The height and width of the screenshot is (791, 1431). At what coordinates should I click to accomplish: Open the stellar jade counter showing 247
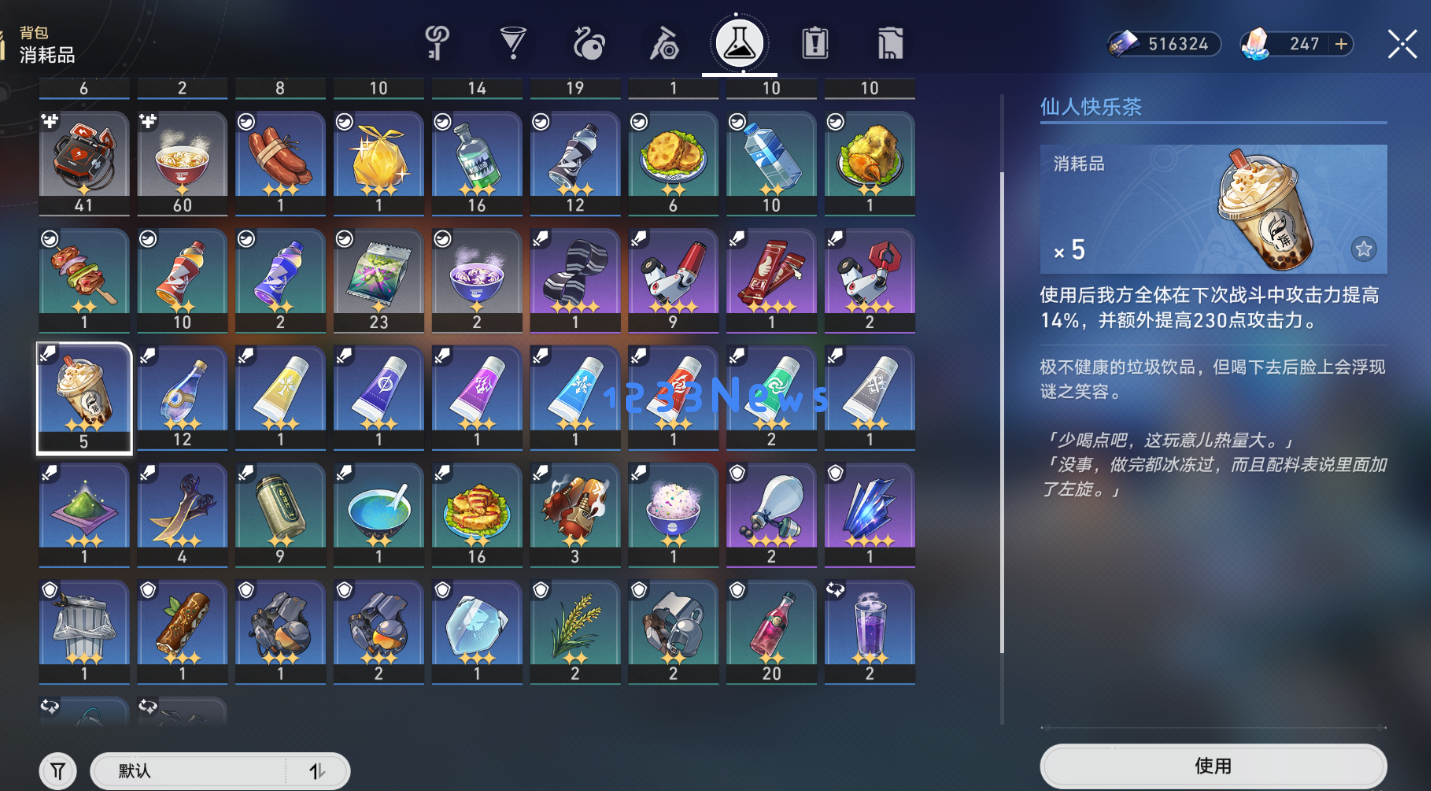pyautogui.click(x=1296, y=43)
